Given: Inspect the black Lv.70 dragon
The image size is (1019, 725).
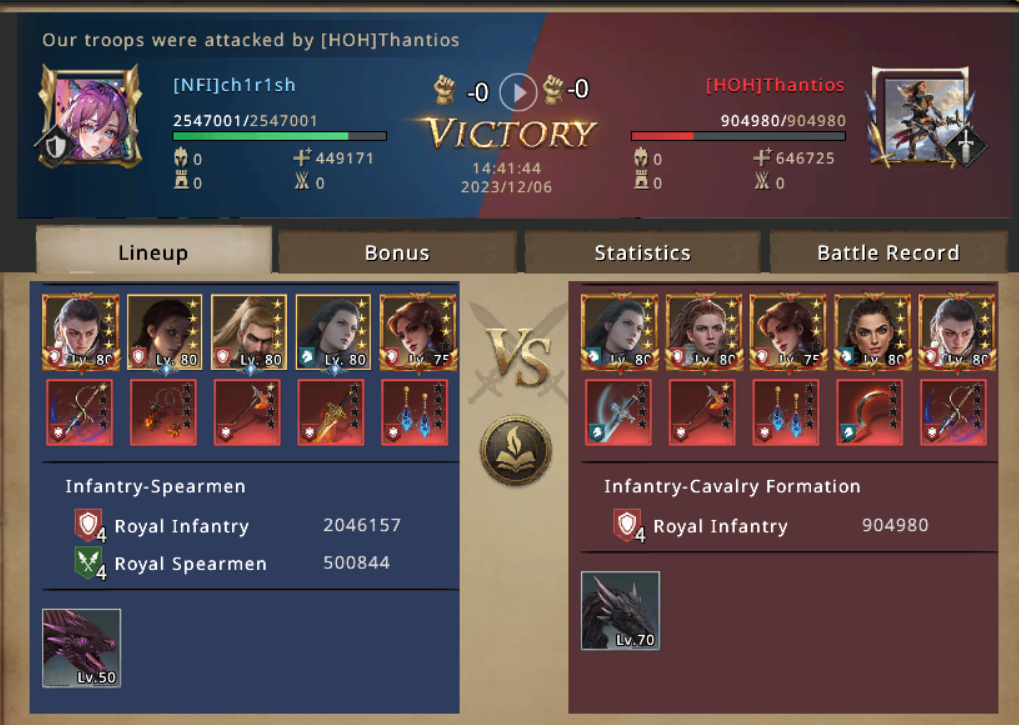Looking at the screenshot, I should 620,610.
